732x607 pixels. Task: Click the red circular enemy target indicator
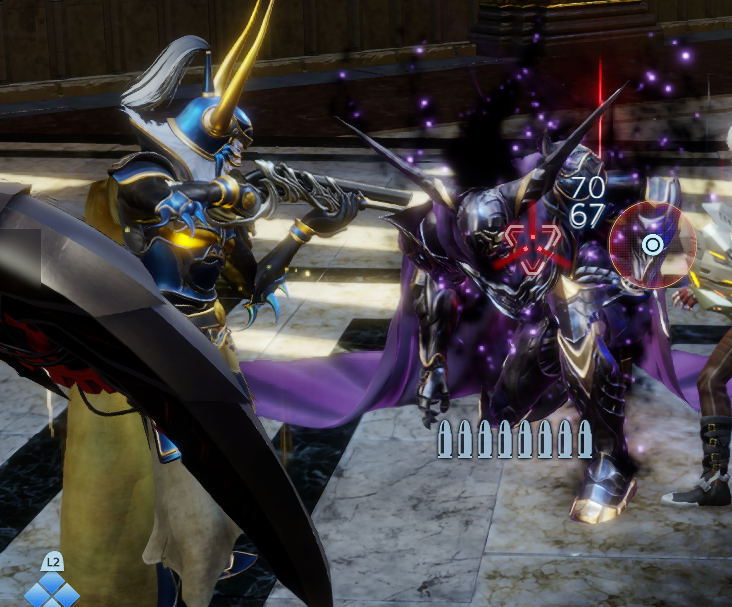click(652, 244)
